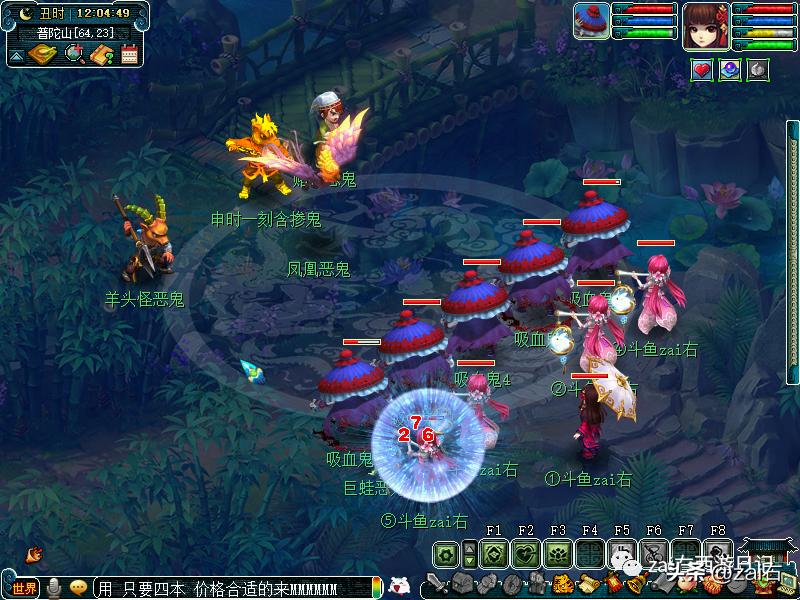Click the purple orb buff icon

731,70
